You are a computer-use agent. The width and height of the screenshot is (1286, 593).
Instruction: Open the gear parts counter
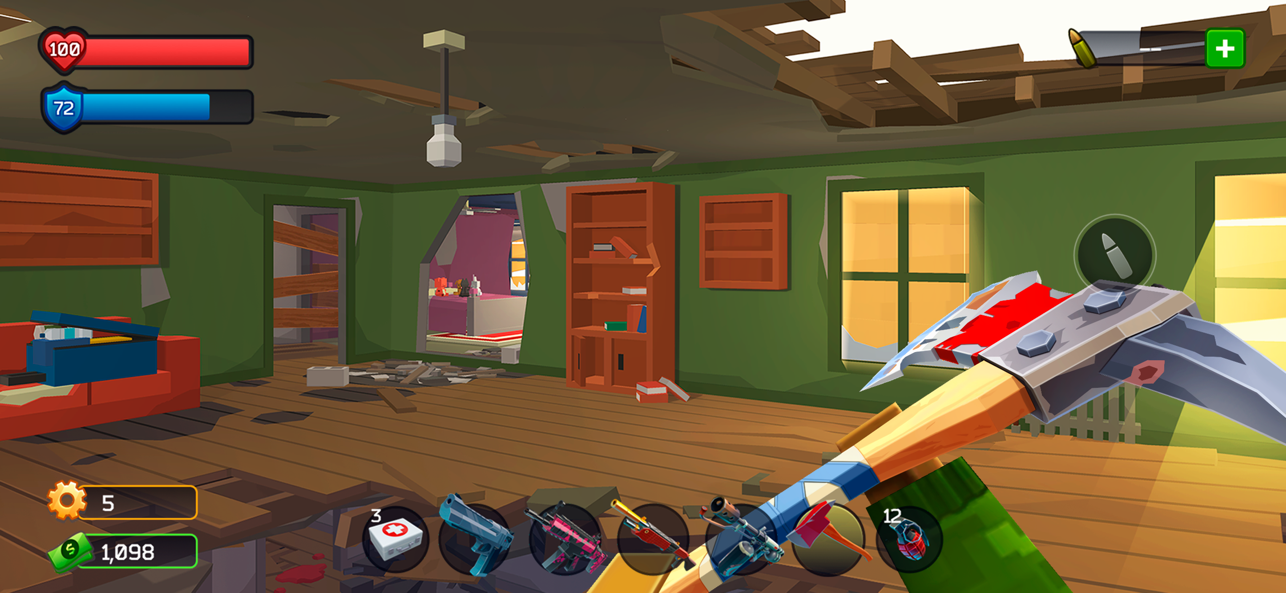(122, 502)
